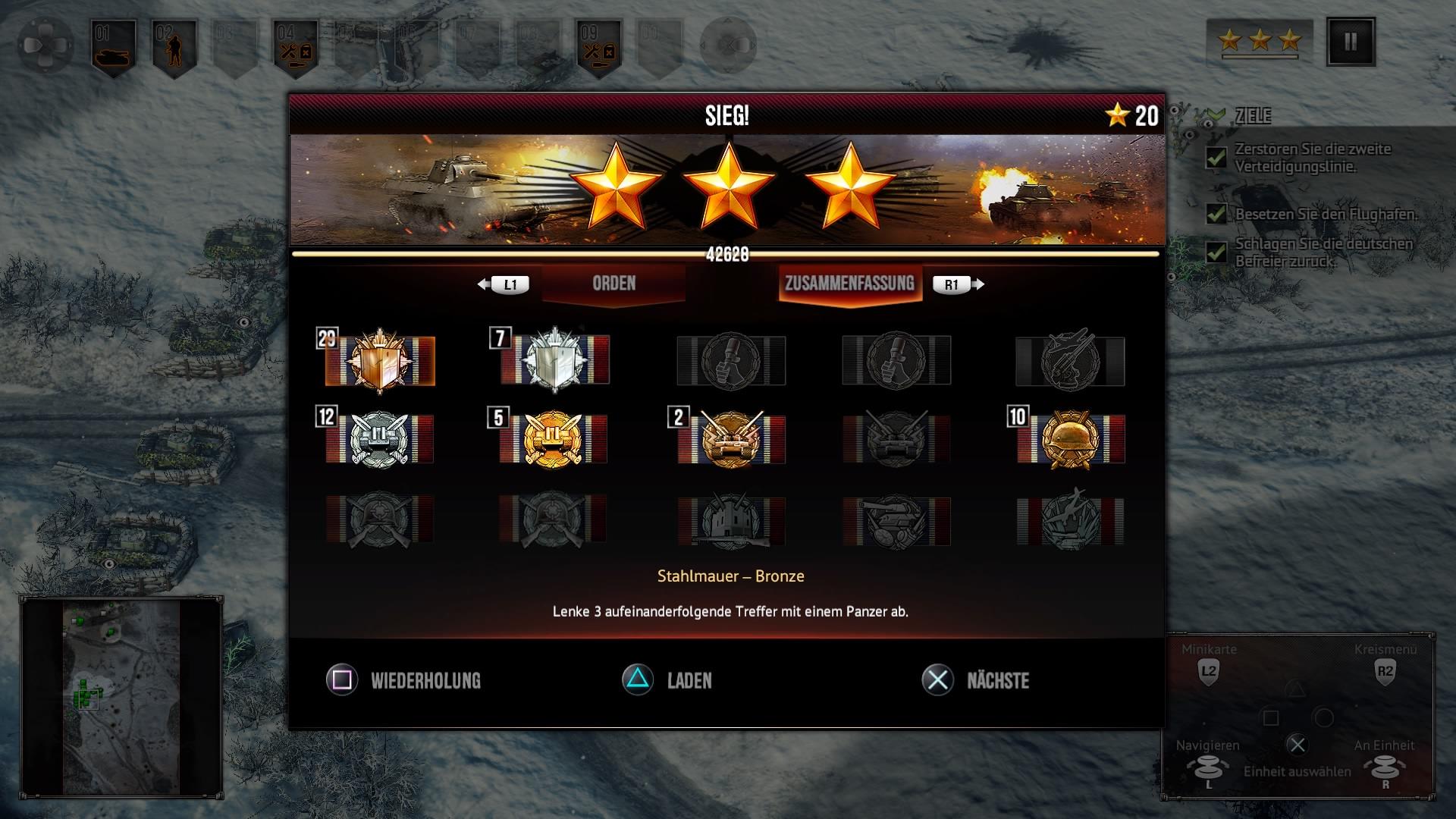The width and height of the screenshot is (1456, 819).
Task: Click the minimap
Action: [121, 698]
